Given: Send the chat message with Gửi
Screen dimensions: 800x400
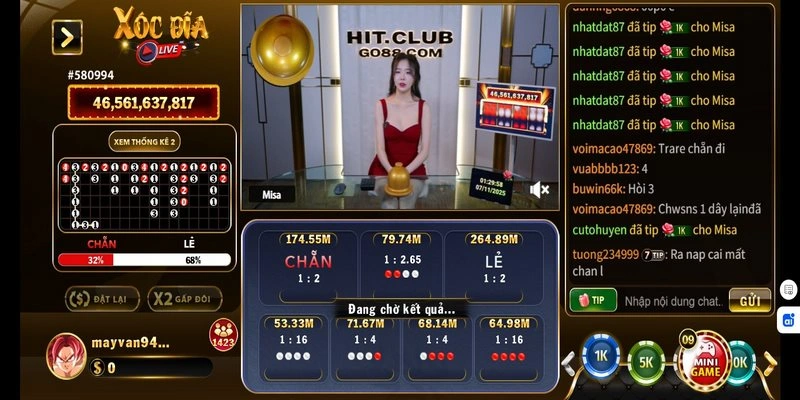Looking at the screenshot, I should tap(750, 300).
